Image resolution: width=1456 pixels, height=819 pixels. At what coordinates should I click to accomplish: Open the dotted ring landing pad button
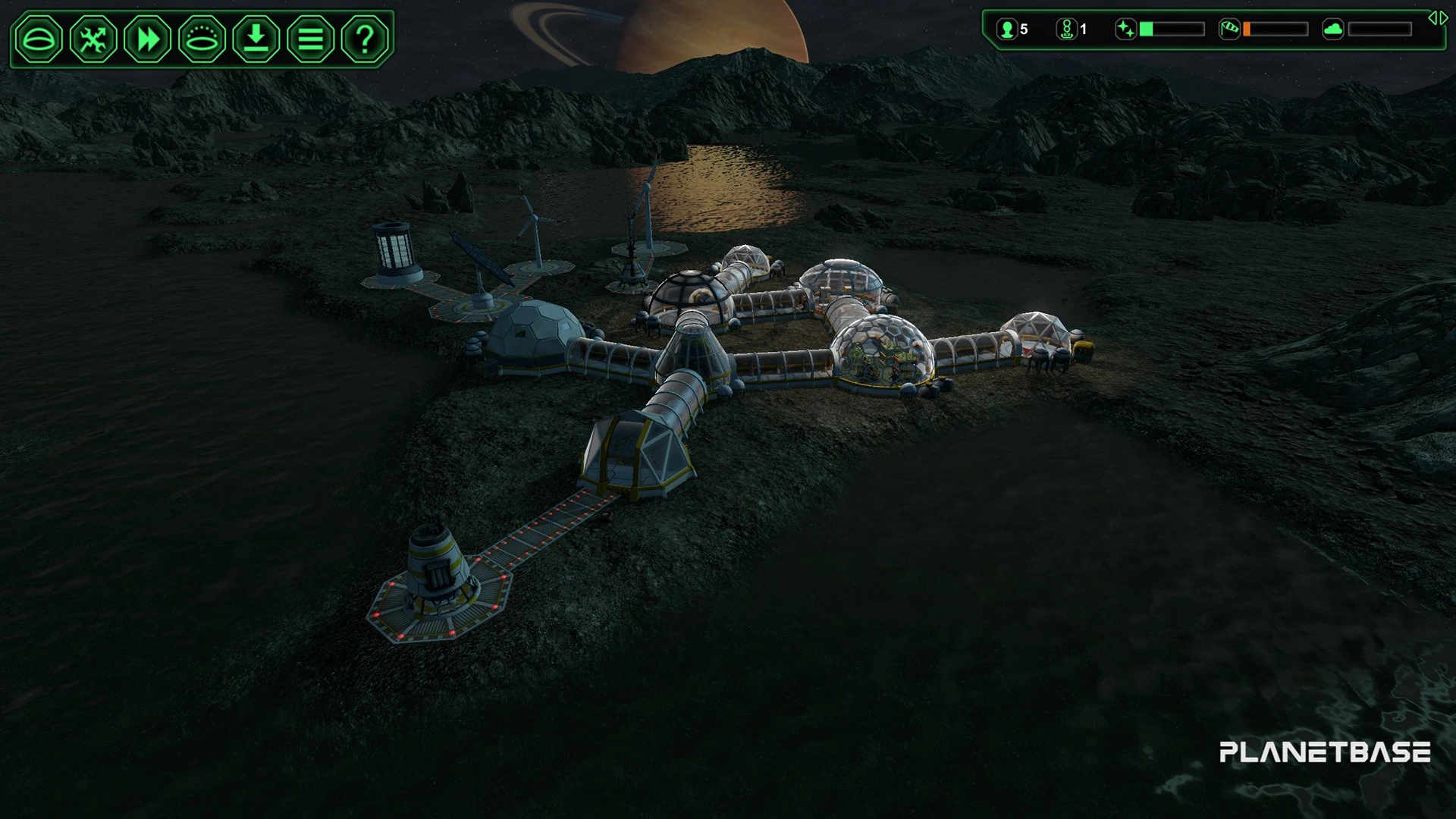pyautogui.click(x=202, y=39)
